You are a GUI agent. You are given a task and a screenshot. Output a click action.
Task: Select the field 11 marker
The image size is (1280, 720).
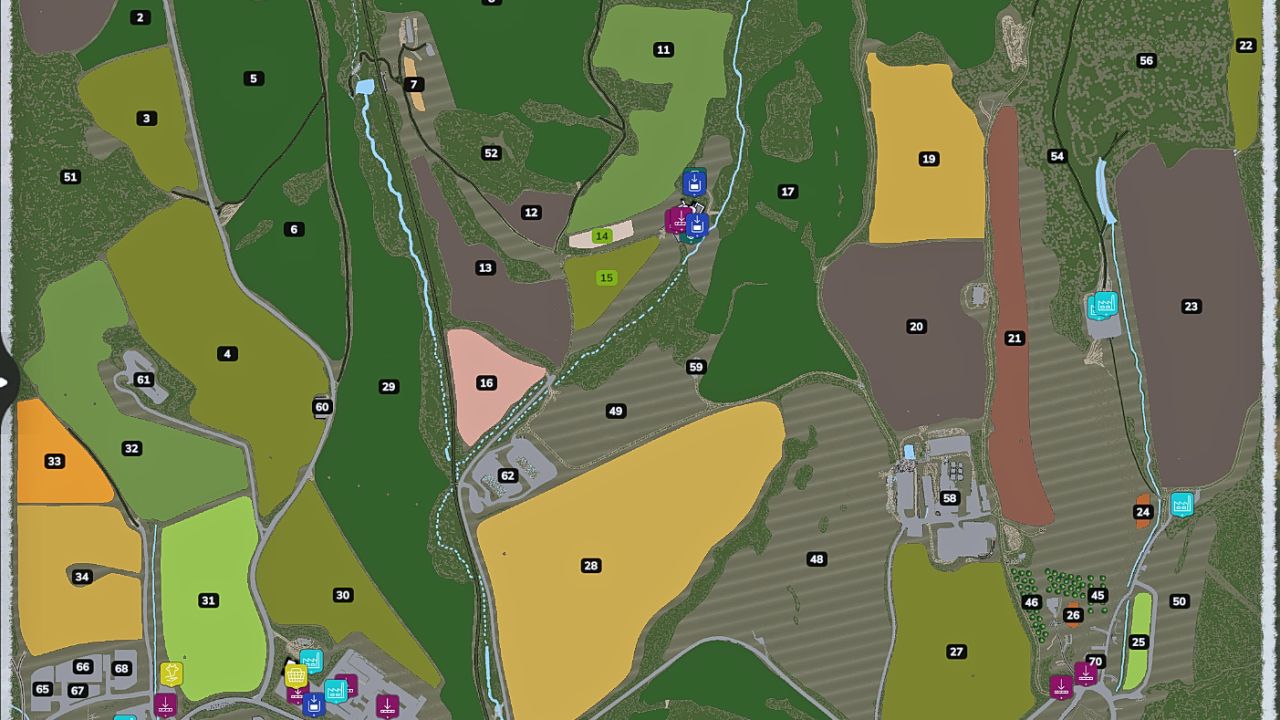pos(663,48)
